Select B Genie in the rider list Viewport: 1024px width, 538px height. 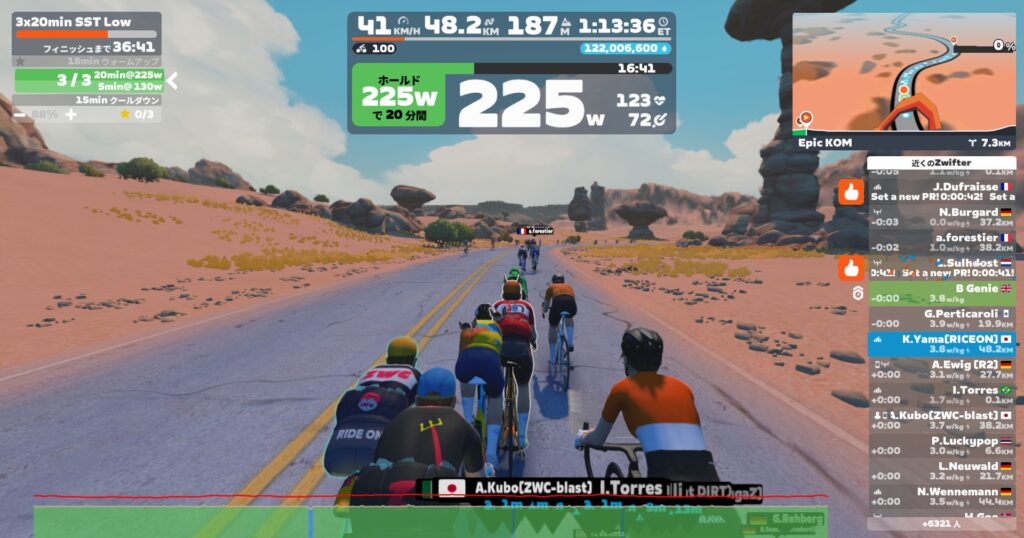pos(941,293)
